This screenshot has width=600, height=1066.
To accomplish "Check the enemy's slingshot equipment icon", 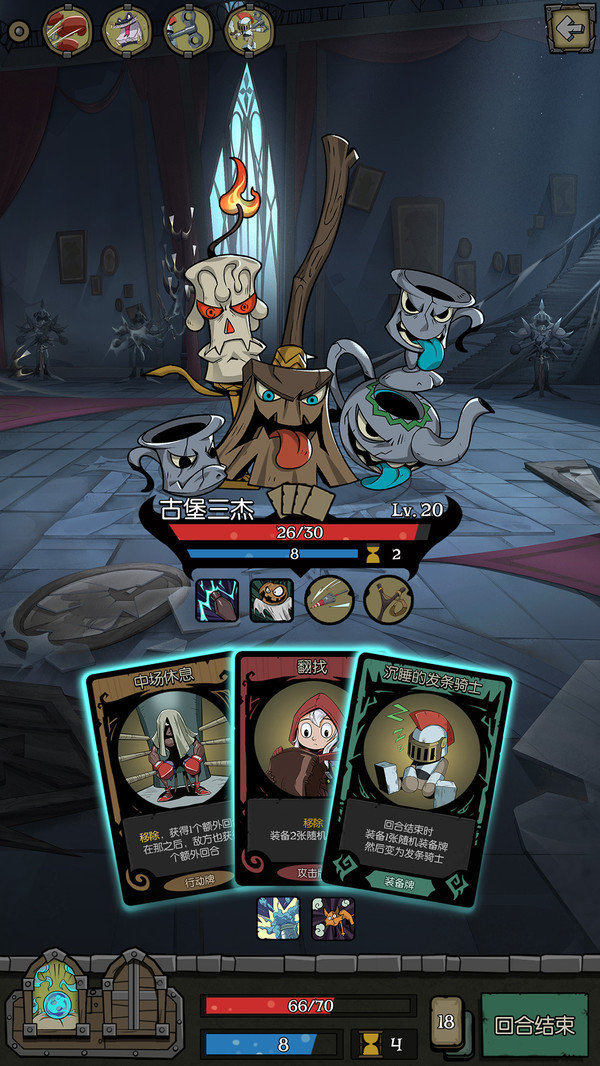I will tap(386, 601).
